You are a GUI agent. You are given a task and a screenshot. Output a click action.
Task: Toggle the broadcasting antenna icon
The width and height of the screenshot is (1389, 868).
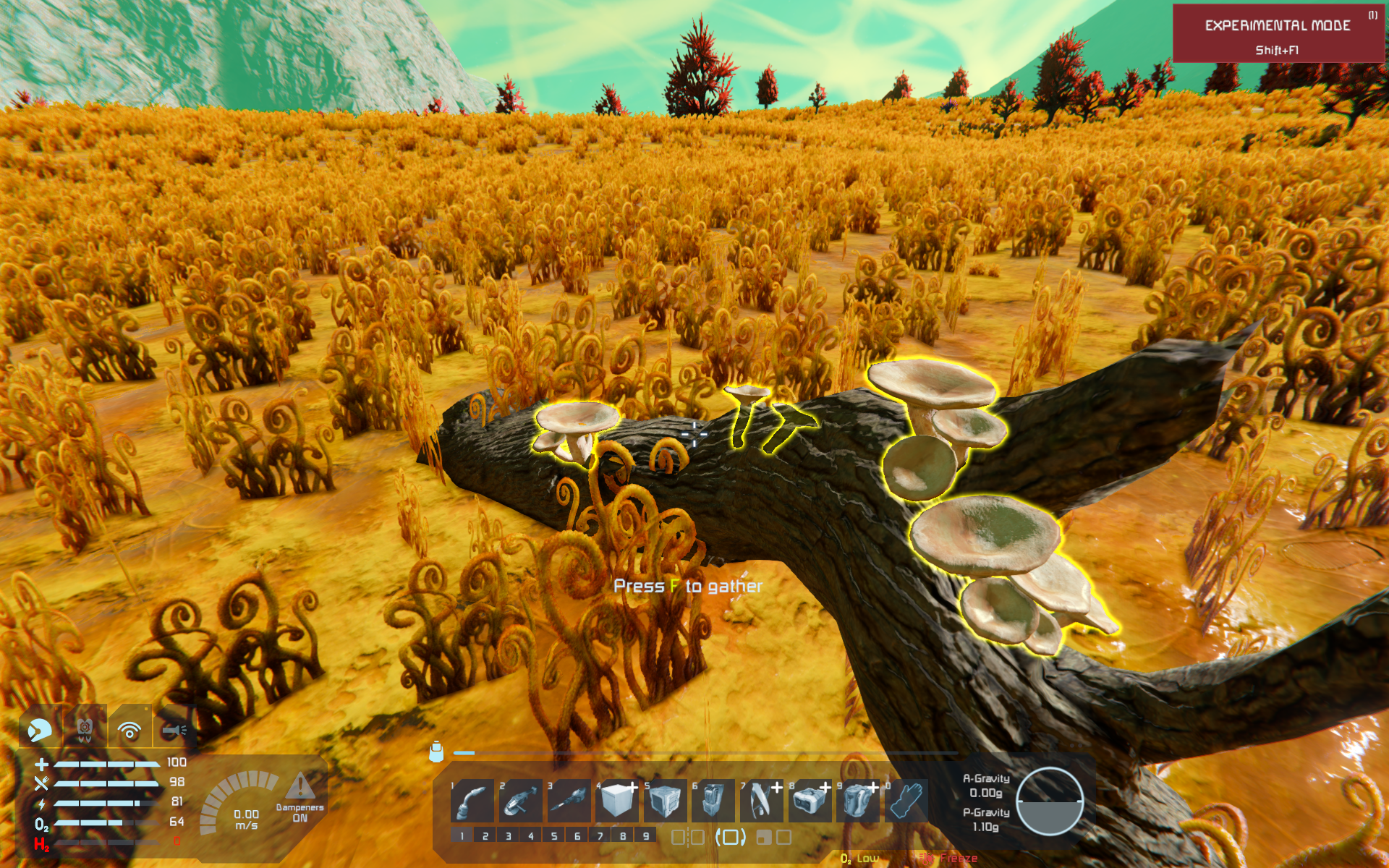(x=129, y=730)
